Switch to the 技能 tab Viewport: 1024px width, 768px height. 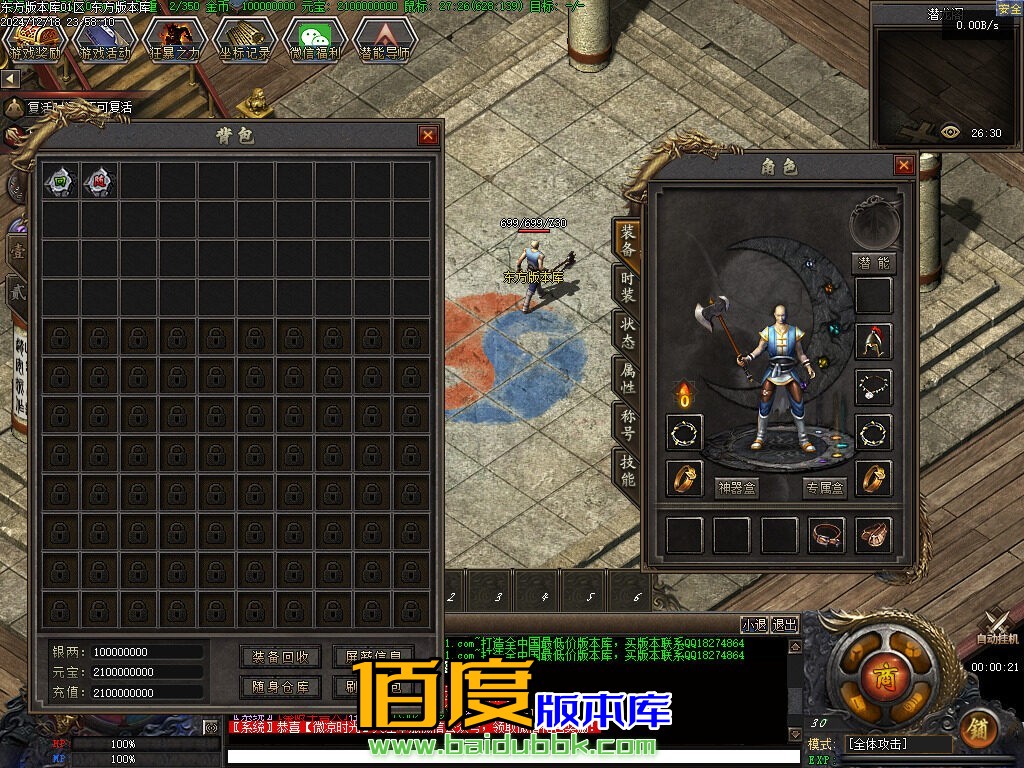[627, 471]
